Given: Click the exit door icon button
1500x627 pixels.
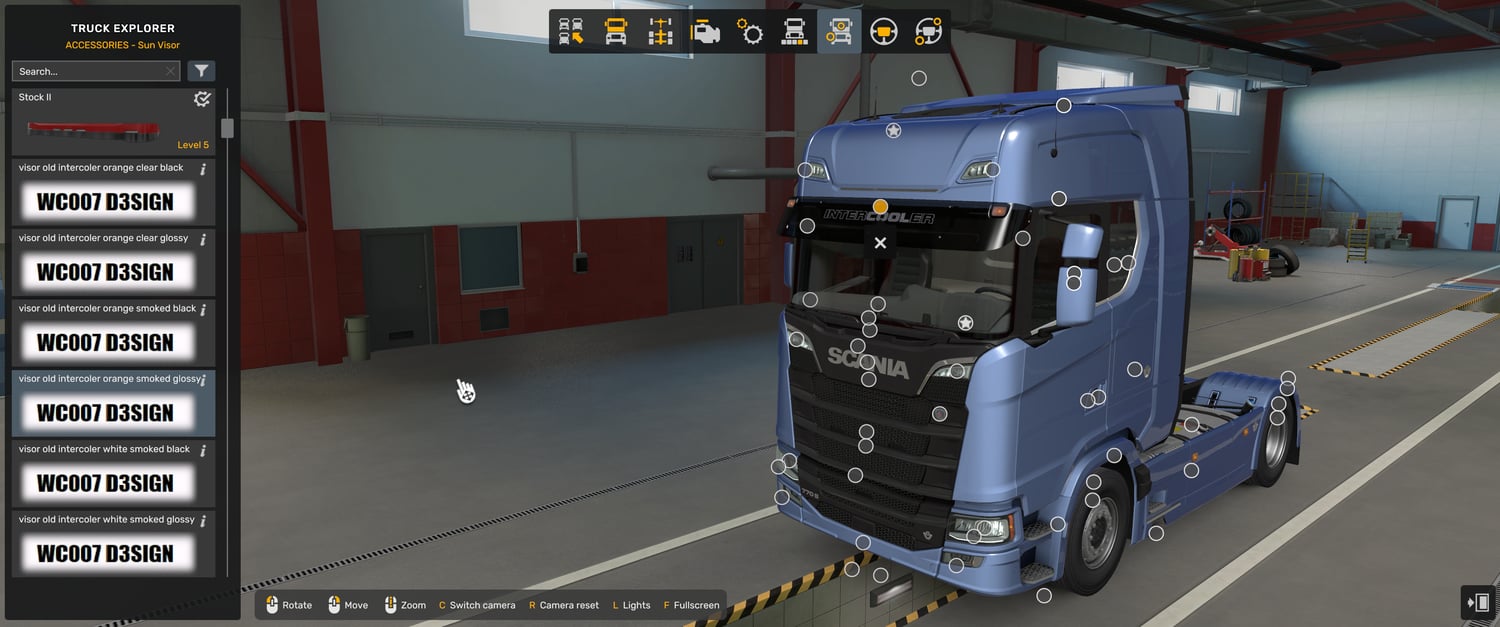Looking at the screenshot, I should [1478, 602].
